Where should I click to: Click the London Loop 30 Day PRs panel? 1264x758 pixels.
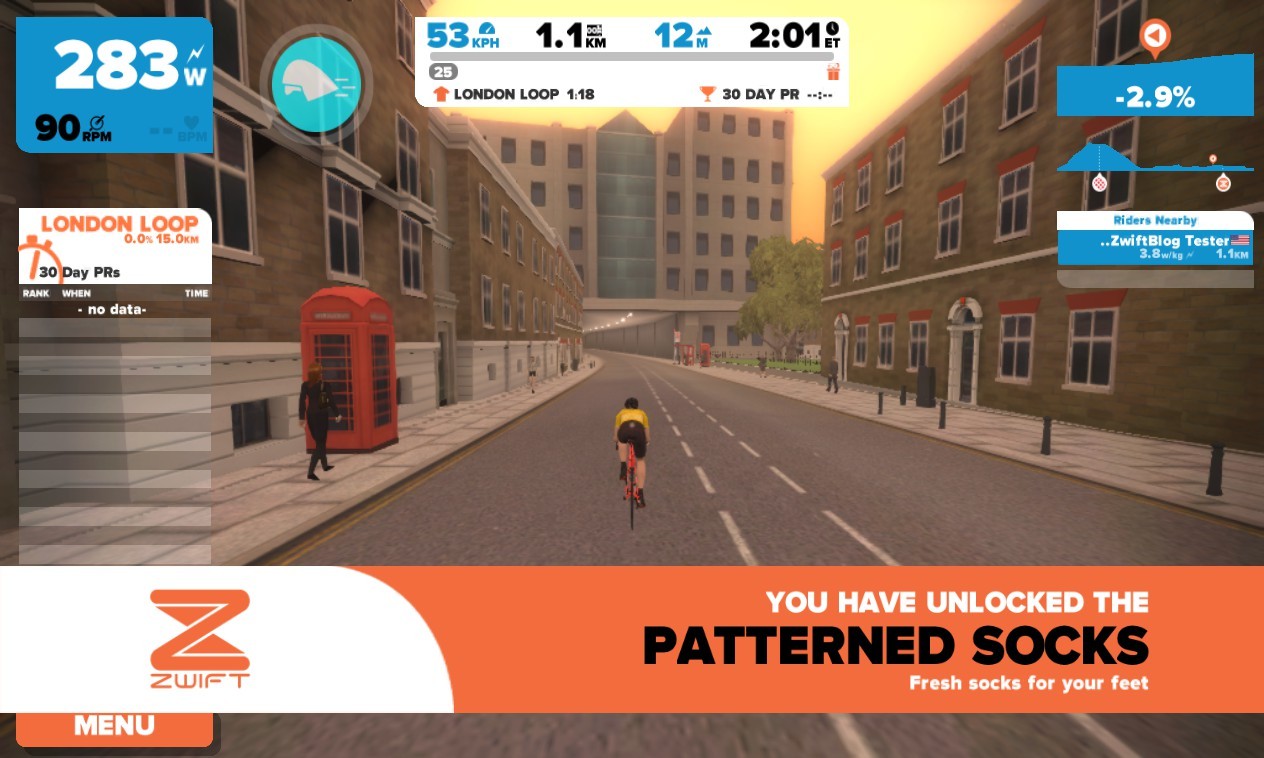114,246
